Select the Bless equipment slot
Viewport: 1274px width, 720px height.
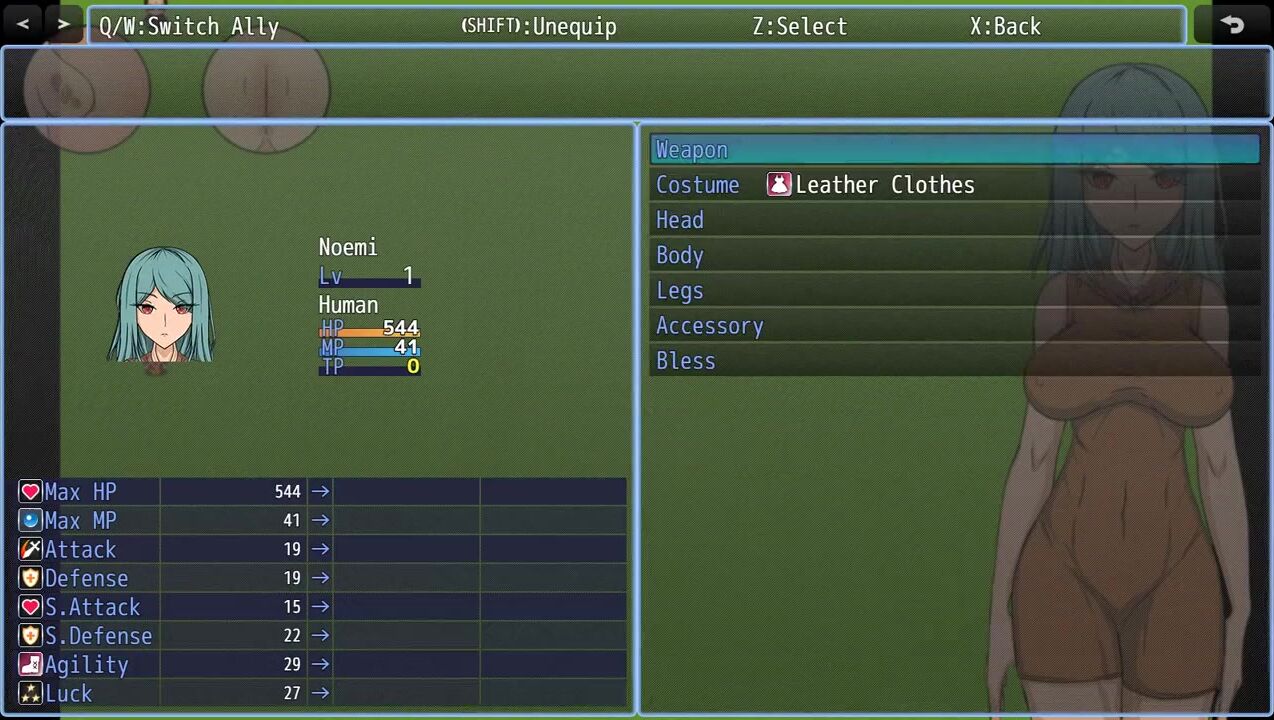(x=954, y=361)
